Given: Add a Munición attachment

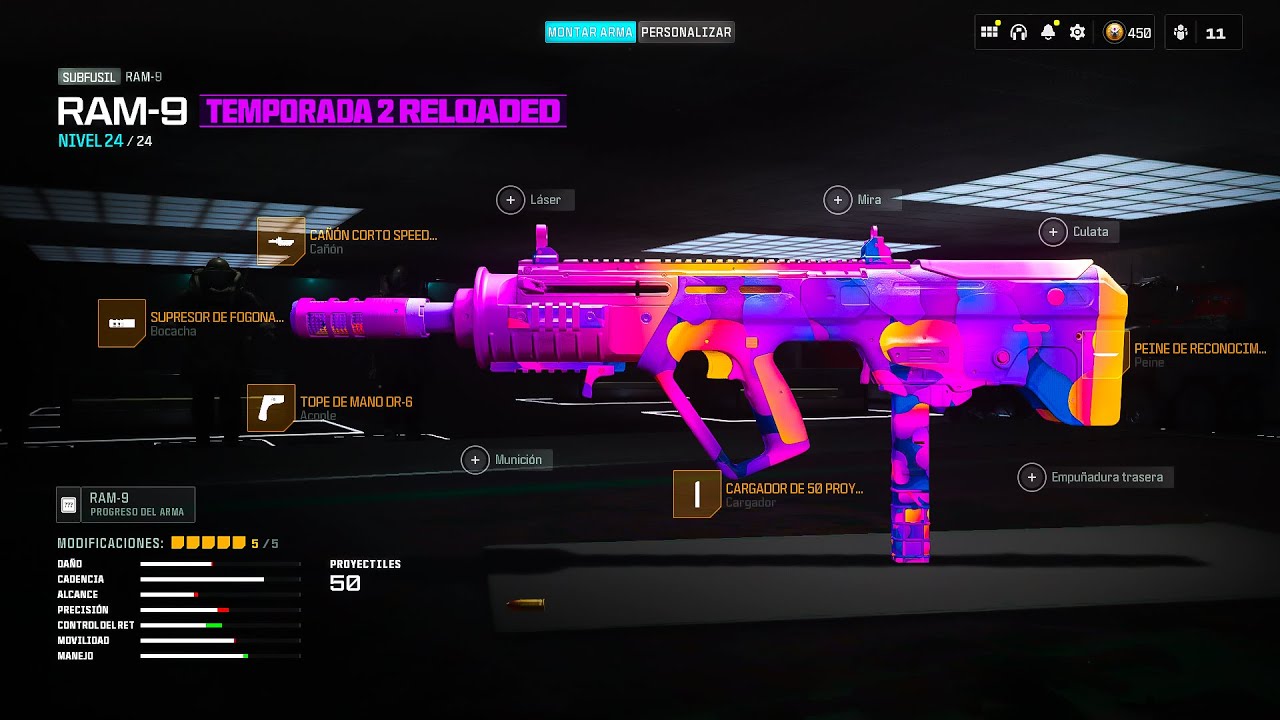Looking at the screenshot, I should pos(476,460).
